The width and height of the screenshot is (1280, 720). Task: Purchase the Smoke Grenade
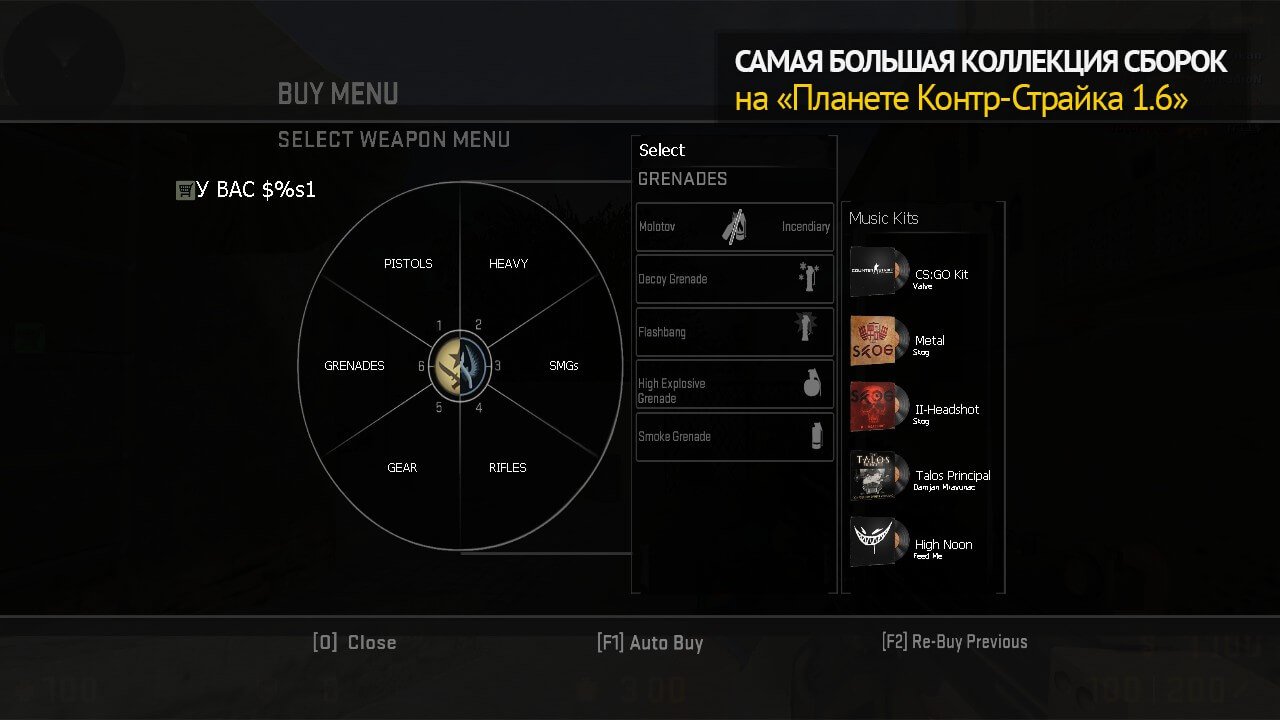click(735, 437)
